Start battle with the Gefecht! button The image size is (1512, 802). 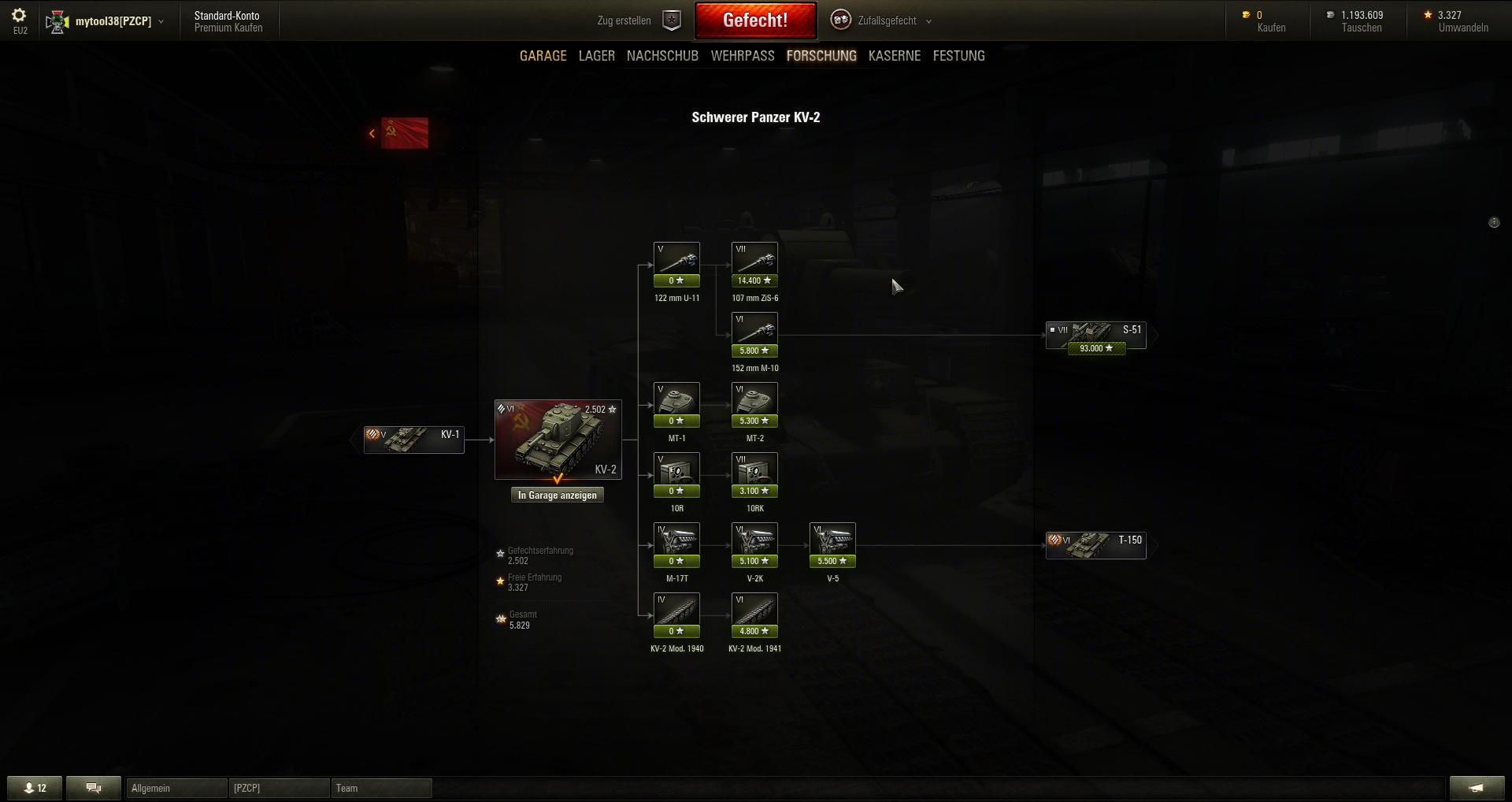[754, 20]
